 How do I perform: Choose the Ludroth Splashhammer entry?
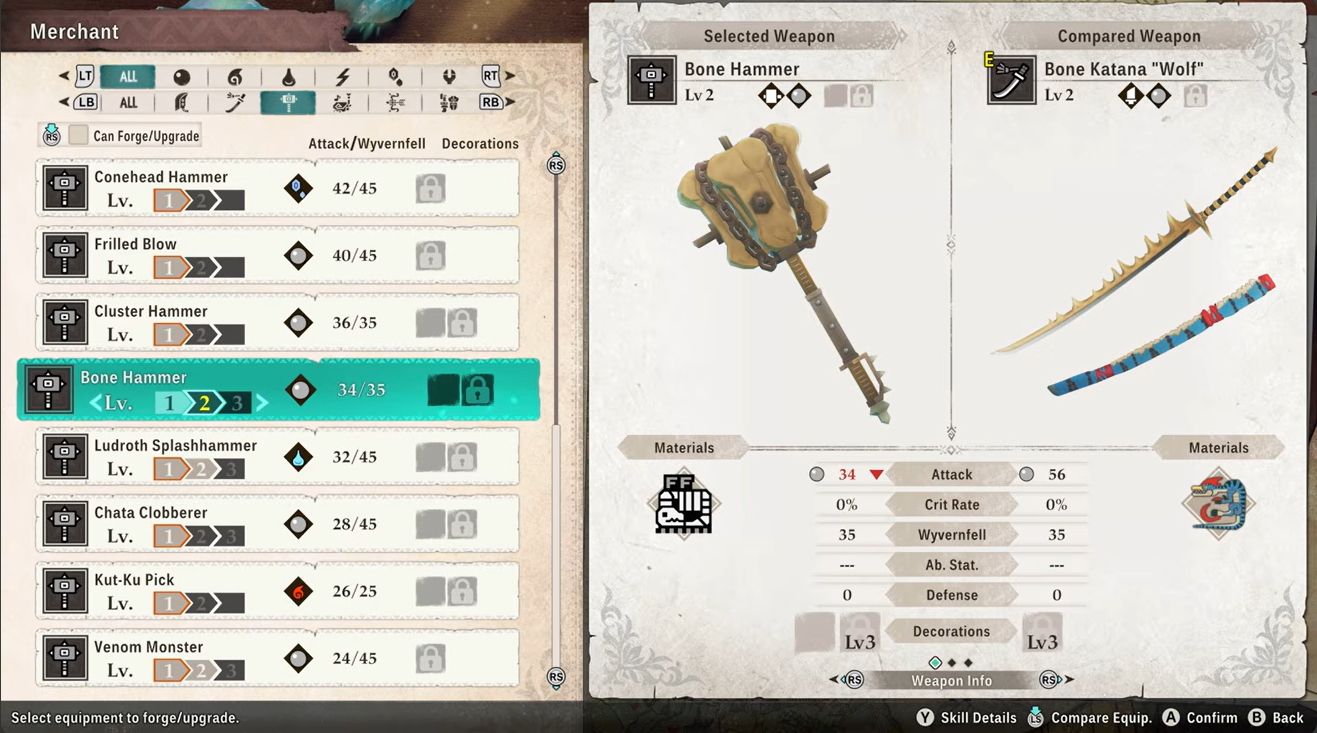(277, 457)
